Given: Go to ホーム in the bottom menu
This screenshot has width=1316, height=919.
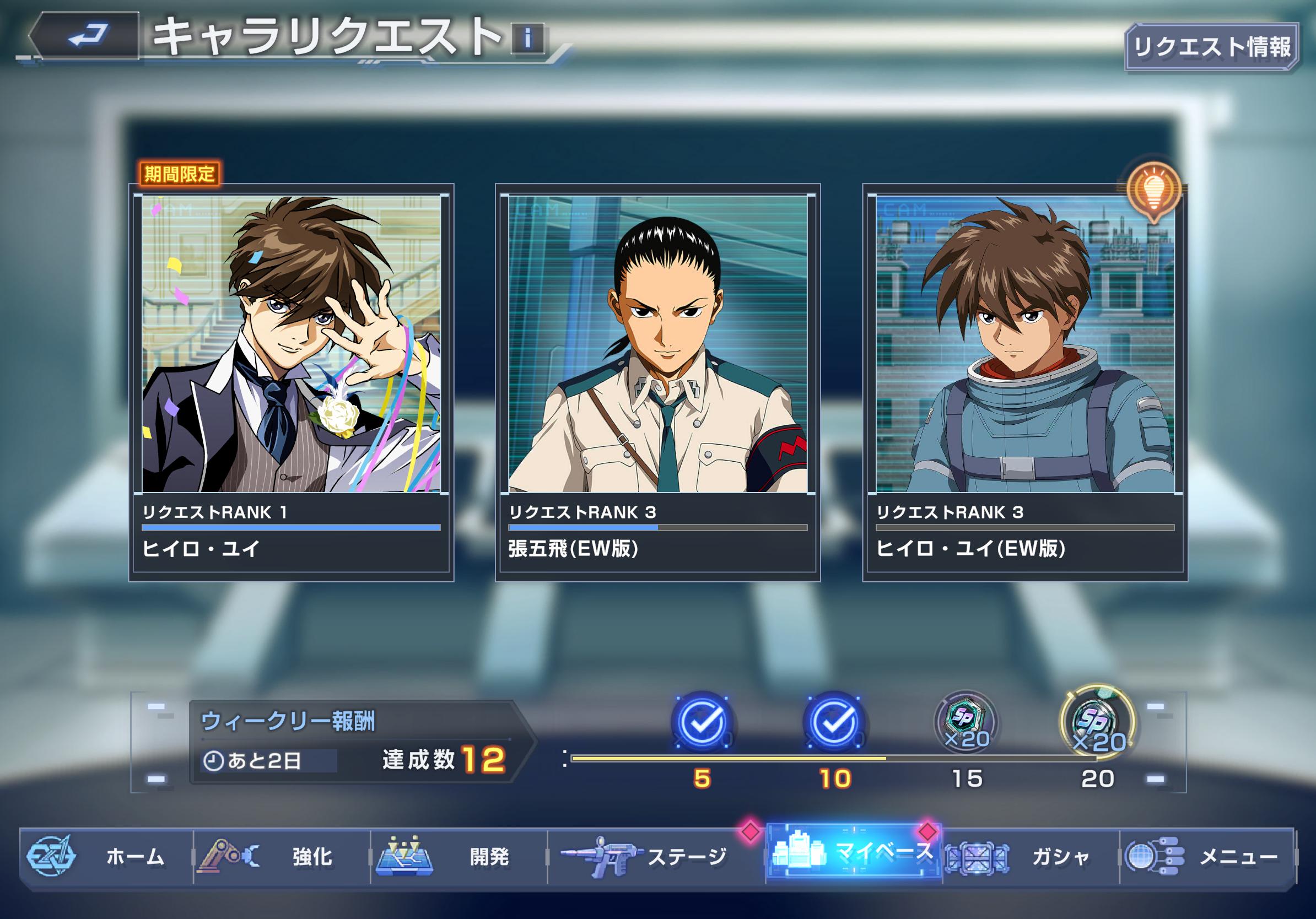Looking at the screenshot, I should [x=106, y=857].
